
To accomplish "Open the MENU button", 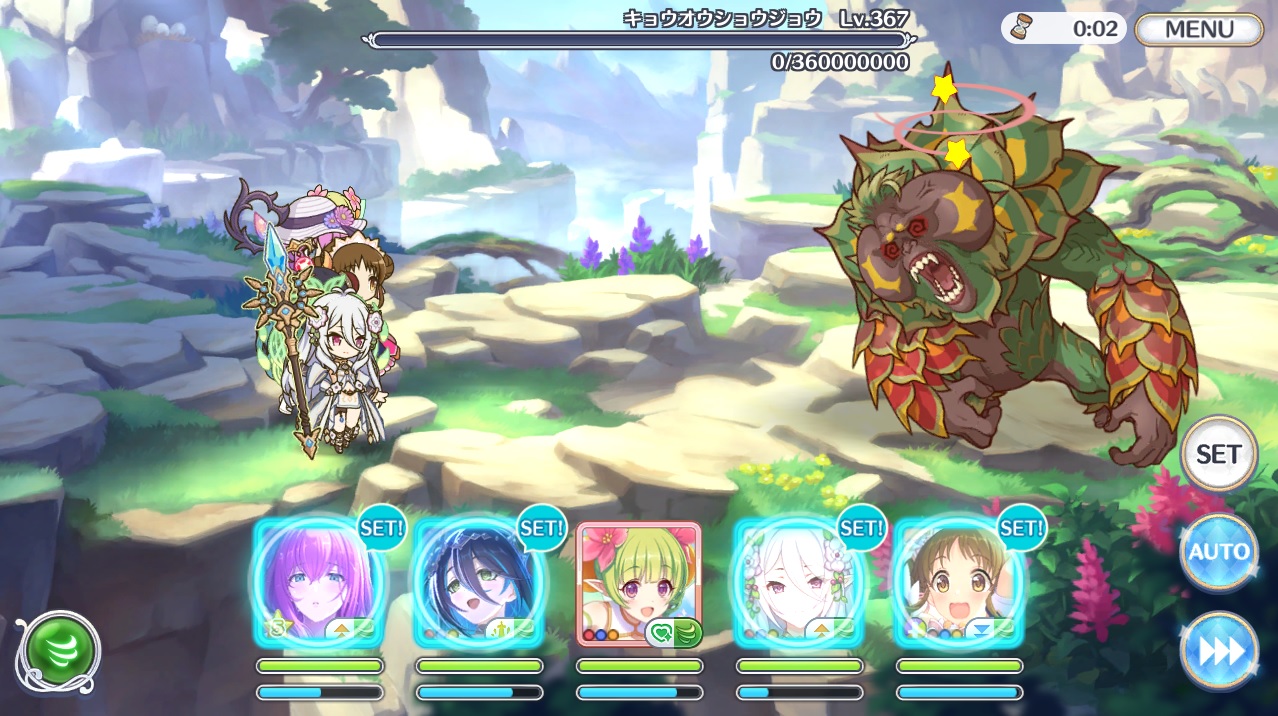I will click(1199, 29).
